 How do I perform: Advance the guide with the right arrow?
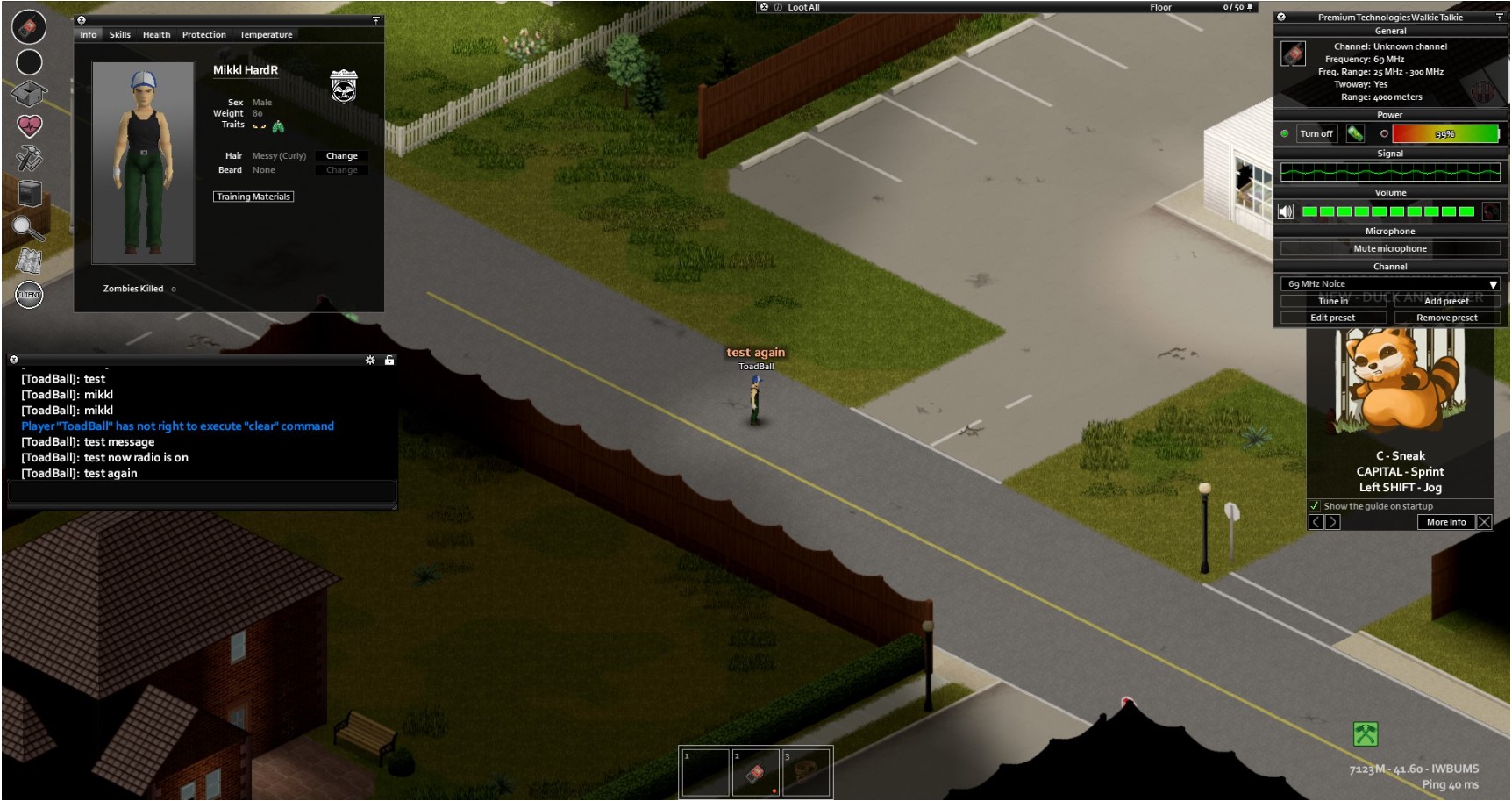tap(1334, 522)
